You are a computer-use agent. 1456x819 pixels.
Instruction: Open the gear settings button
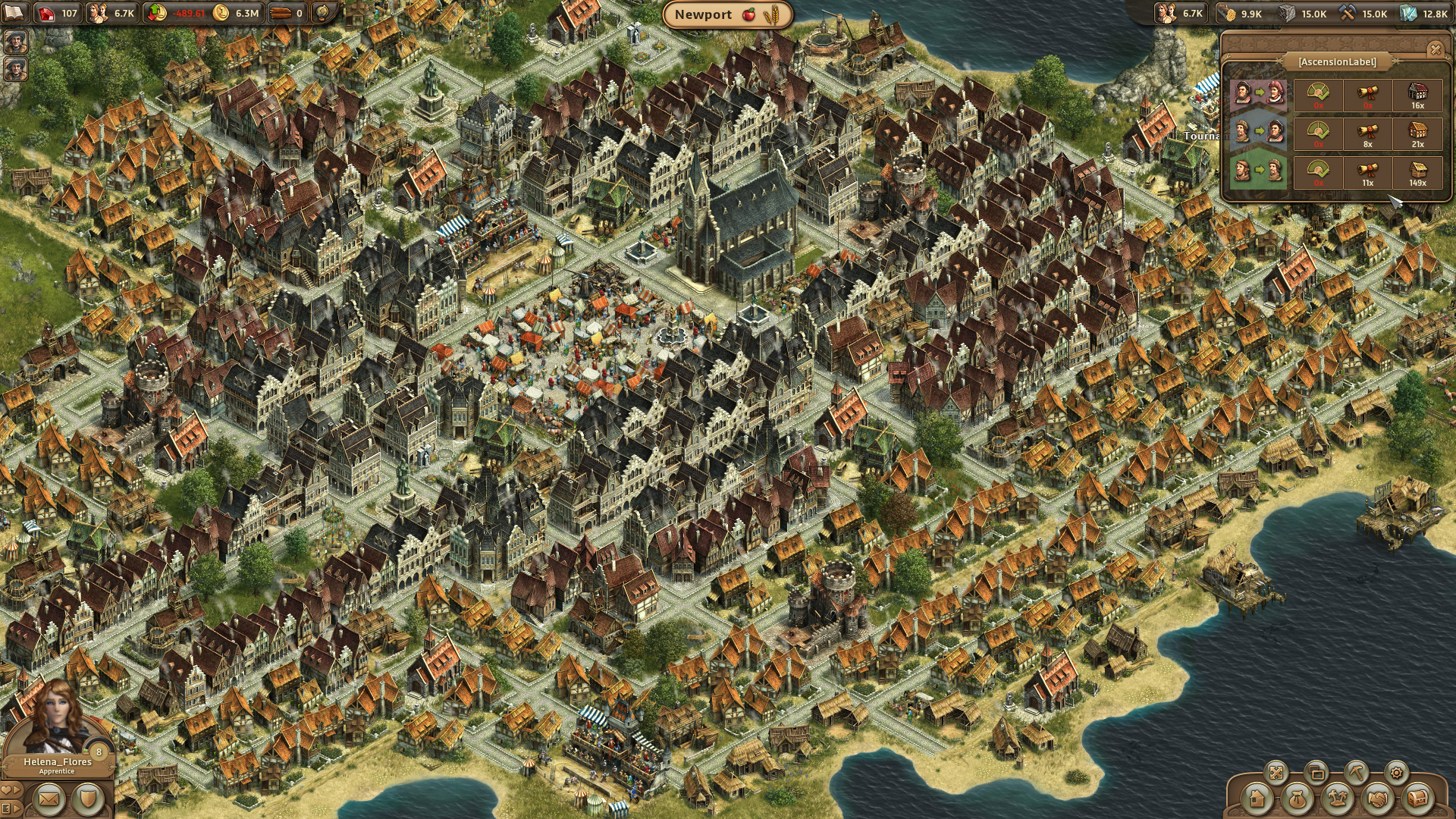1396,773
